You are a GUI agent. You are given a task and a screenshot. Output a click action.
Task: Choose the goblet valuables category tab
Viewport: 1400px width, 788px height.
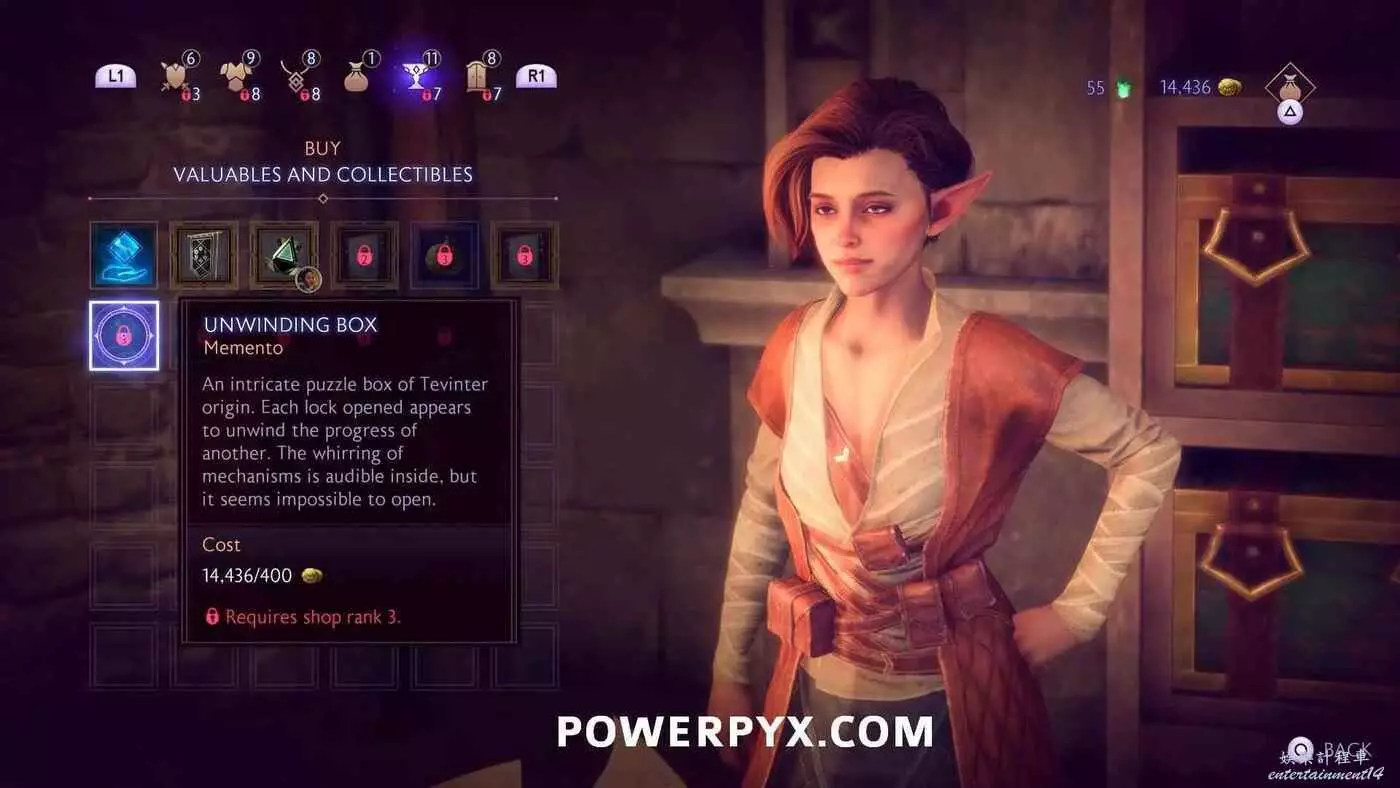[418, 77]
